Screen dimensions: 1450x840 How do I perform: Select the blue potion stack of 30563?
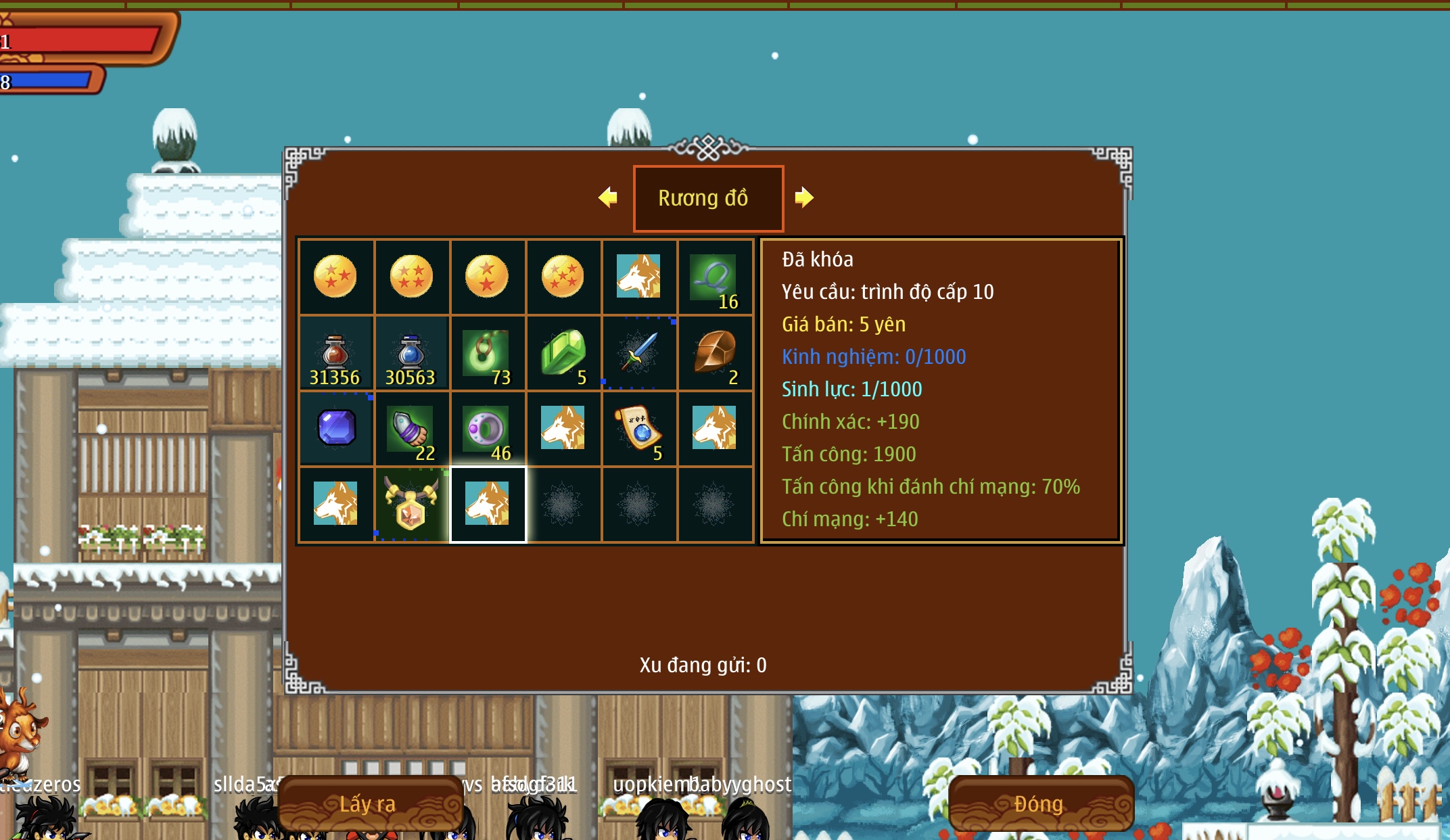(411, 354)
